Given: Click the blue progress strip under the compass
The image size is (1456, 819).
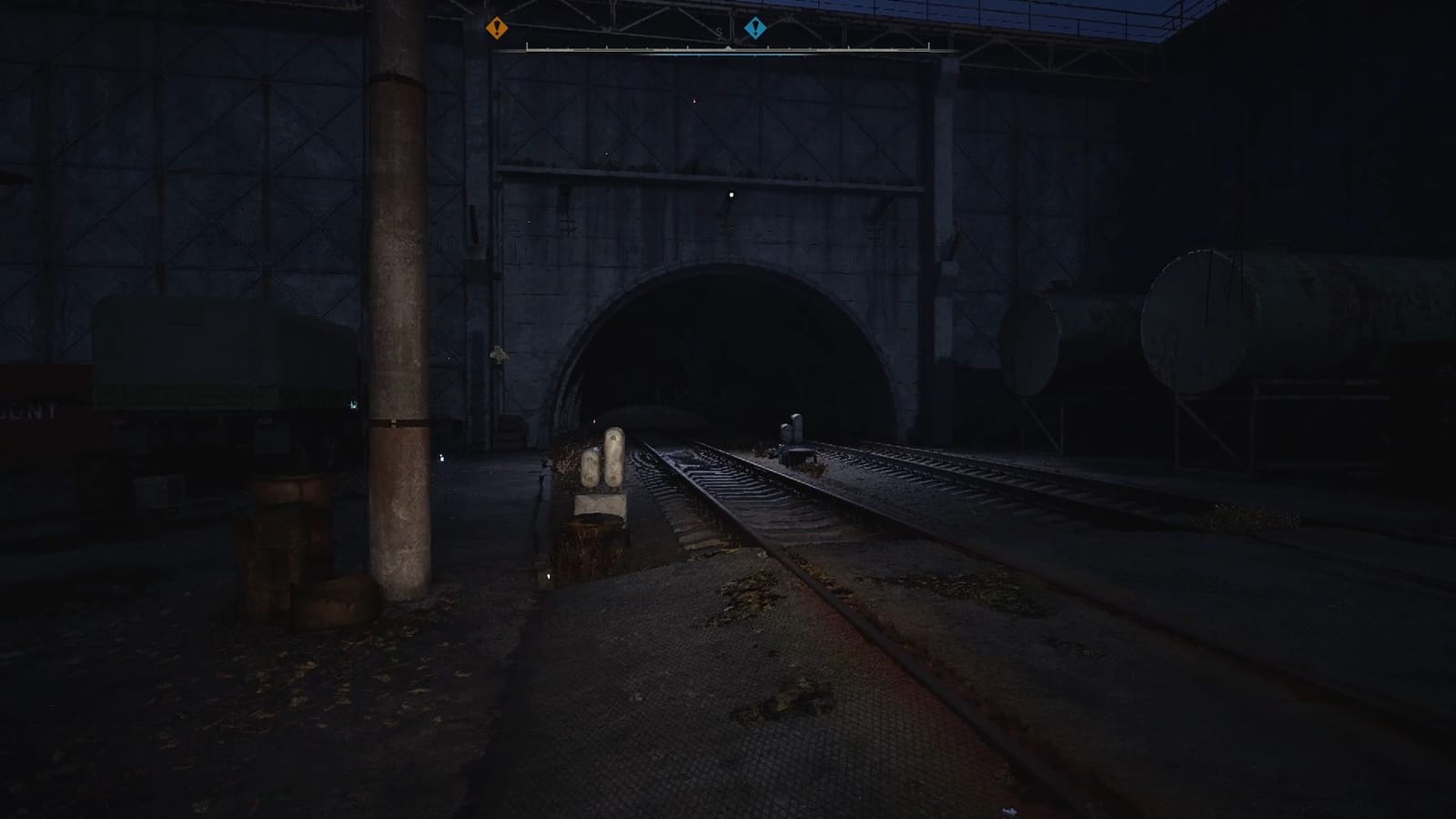Looking at the screenshot, I should pos(728,54).
